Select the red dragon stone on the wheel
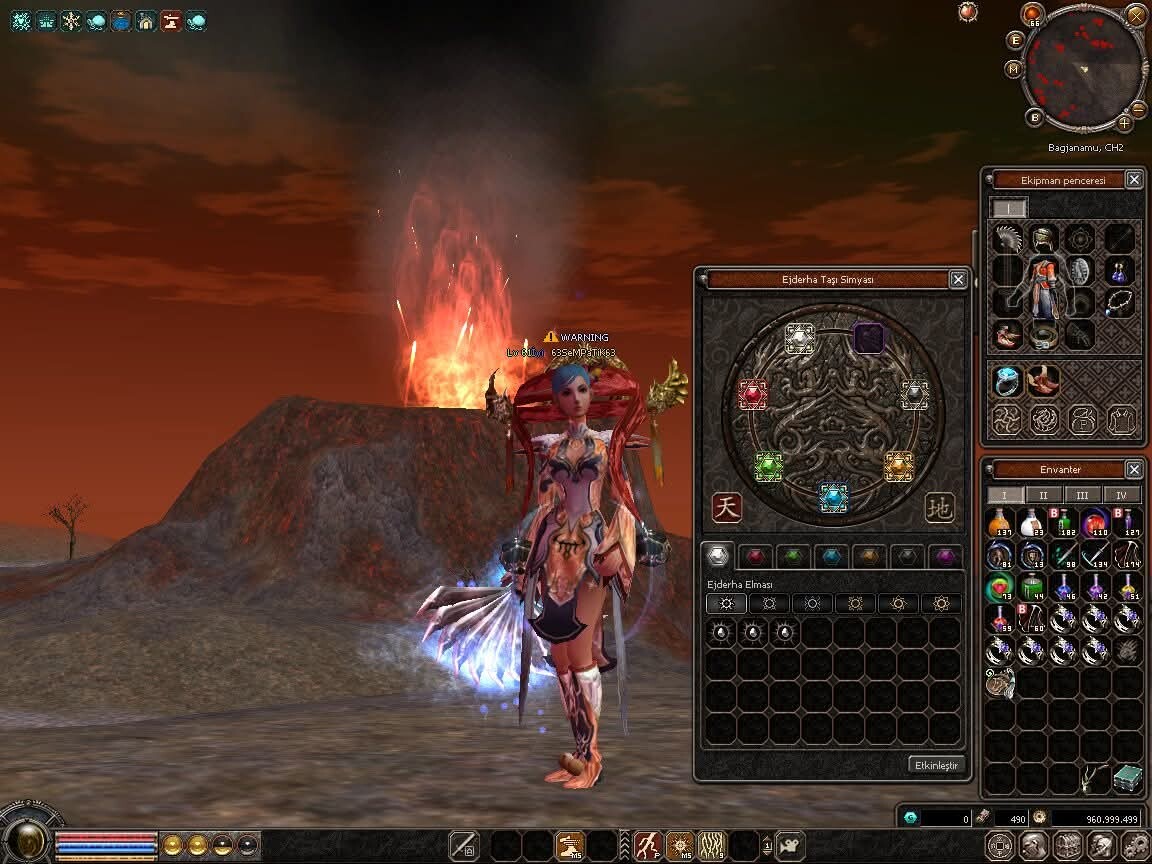This screenshot has width=1152, height=864. point(753,395)
